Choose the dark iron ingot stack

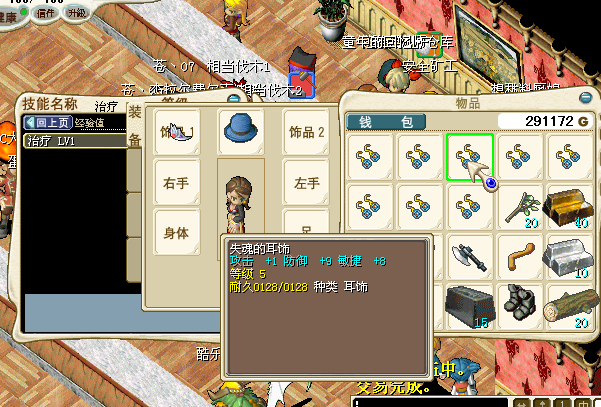[x=469, y=304]
